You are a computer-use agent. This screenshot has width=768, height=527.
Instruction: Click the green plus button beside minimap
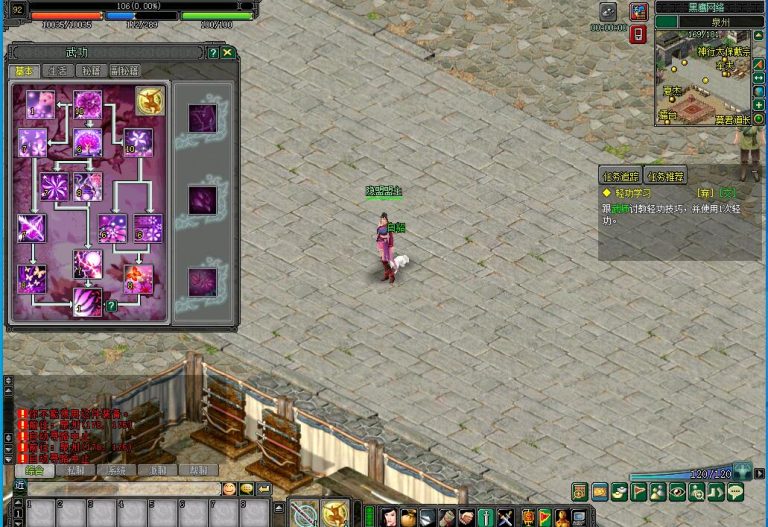759,105
